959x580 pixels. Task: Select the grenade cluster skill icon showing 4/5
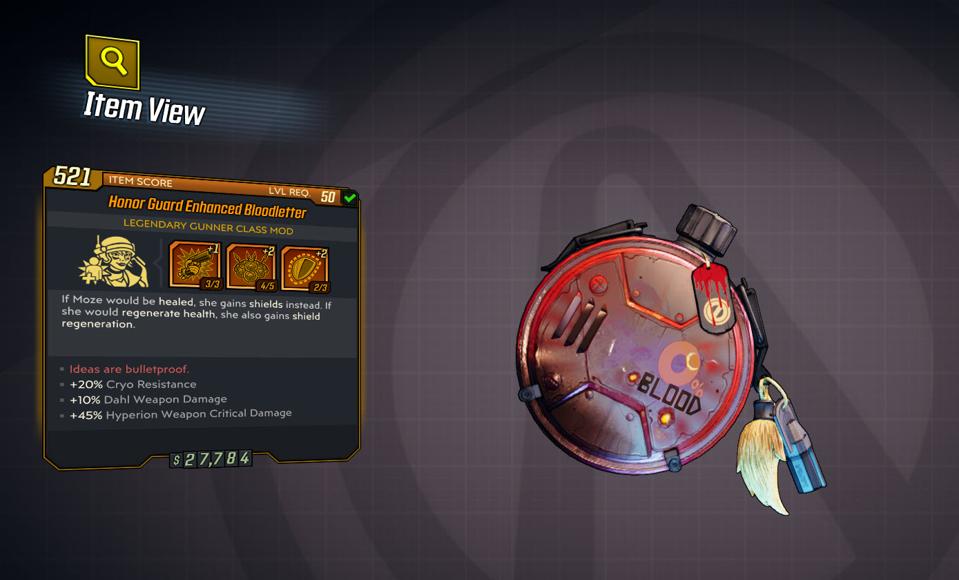coord(250,265)
